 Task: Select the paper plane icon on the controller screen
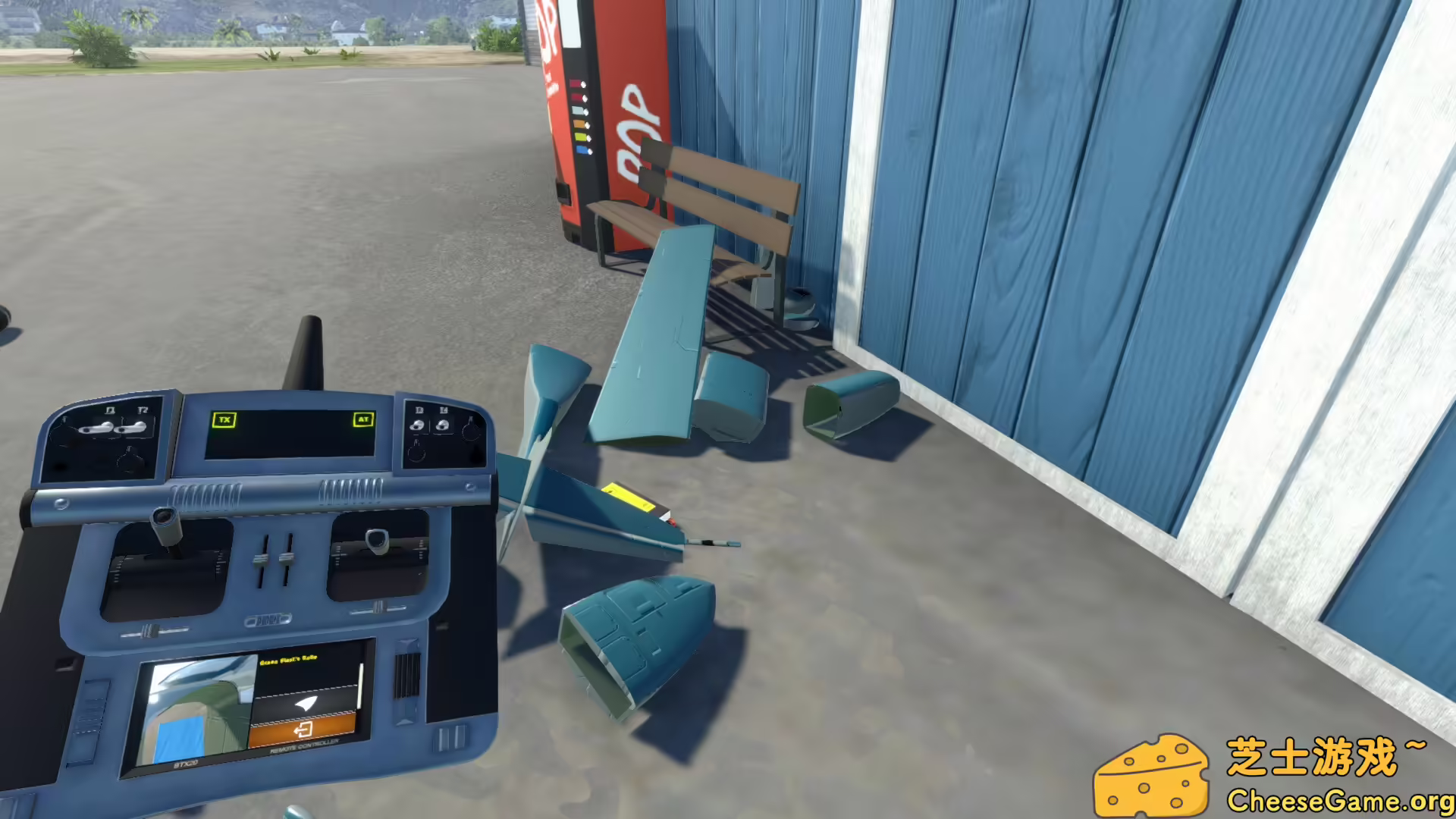305,704
